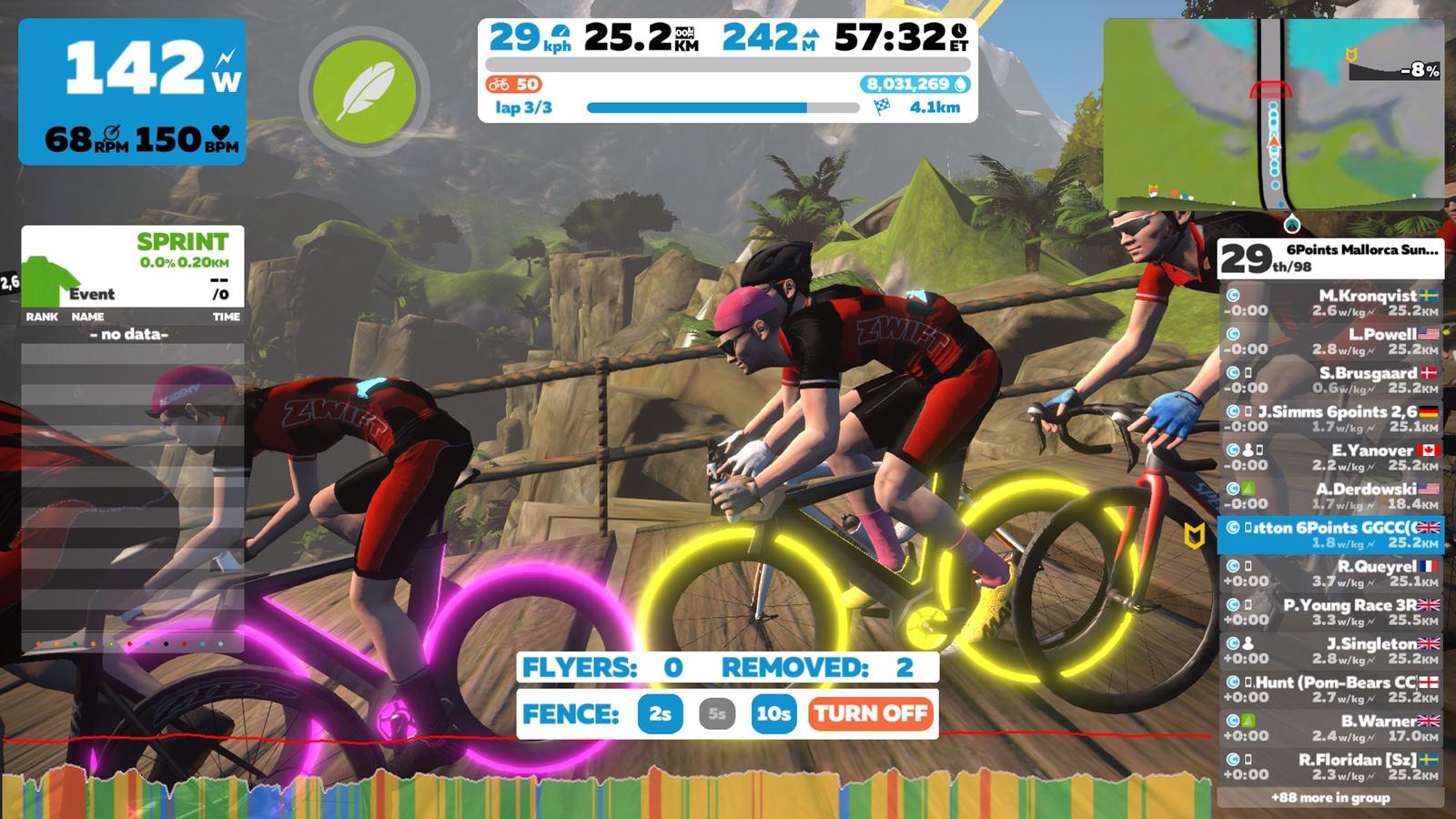Screen dimensions: 1456x819
Task: View J.Singleton's rider entry
Action: 1330,651
